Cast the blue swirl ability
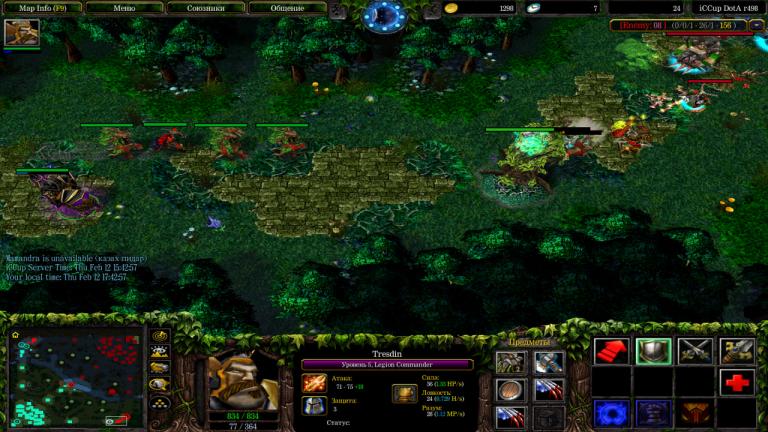The width and height of the screenshot is (768, 432). pyautogui.click(x=611, y=412)
